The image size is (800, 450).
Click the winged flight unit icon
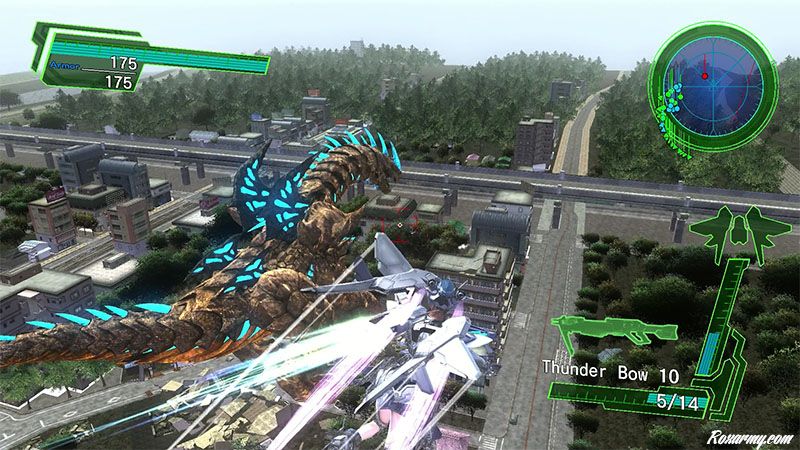click(737, 233)
